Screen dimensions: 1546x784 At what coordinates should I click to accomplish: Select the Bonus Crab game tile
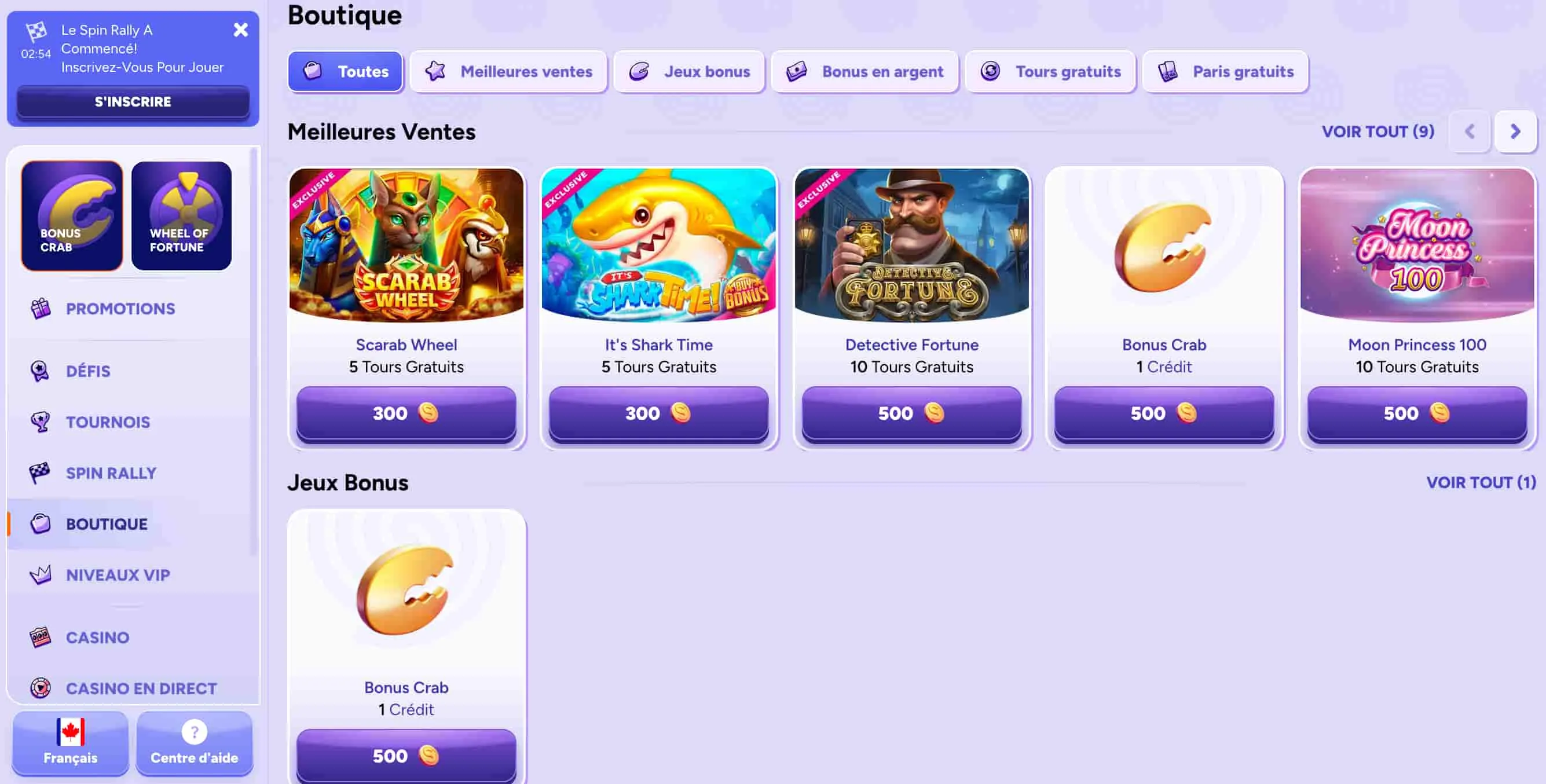point(71,214)
